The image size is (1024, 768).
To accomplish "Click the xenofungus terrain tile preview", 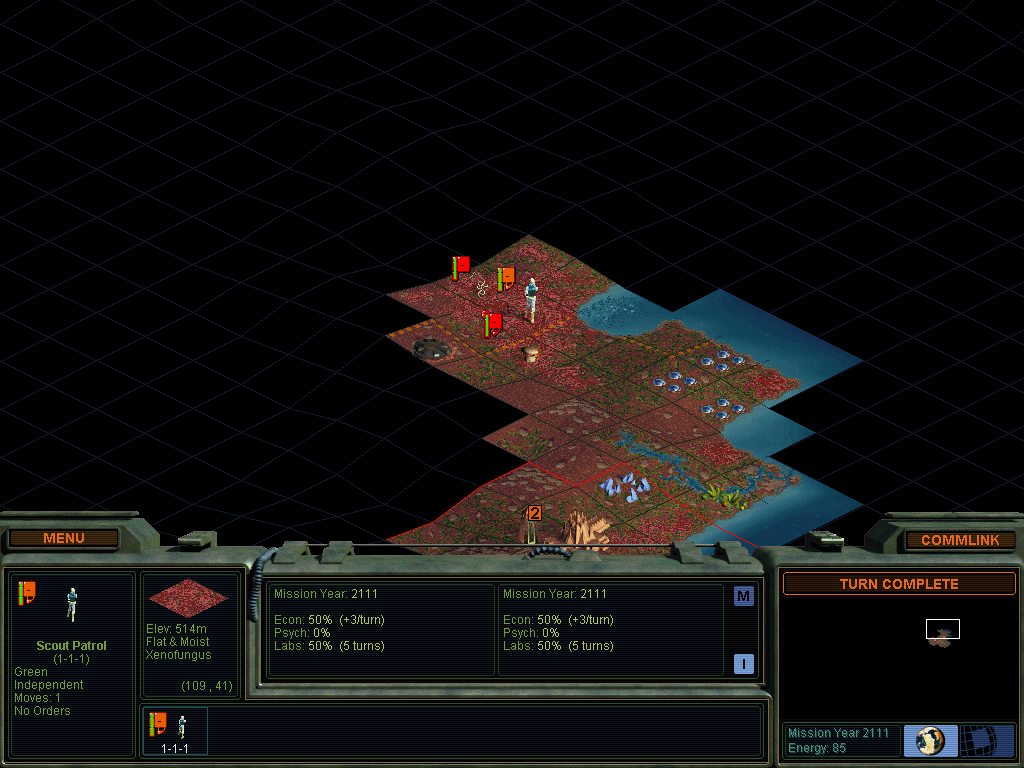I will point(189,598).
